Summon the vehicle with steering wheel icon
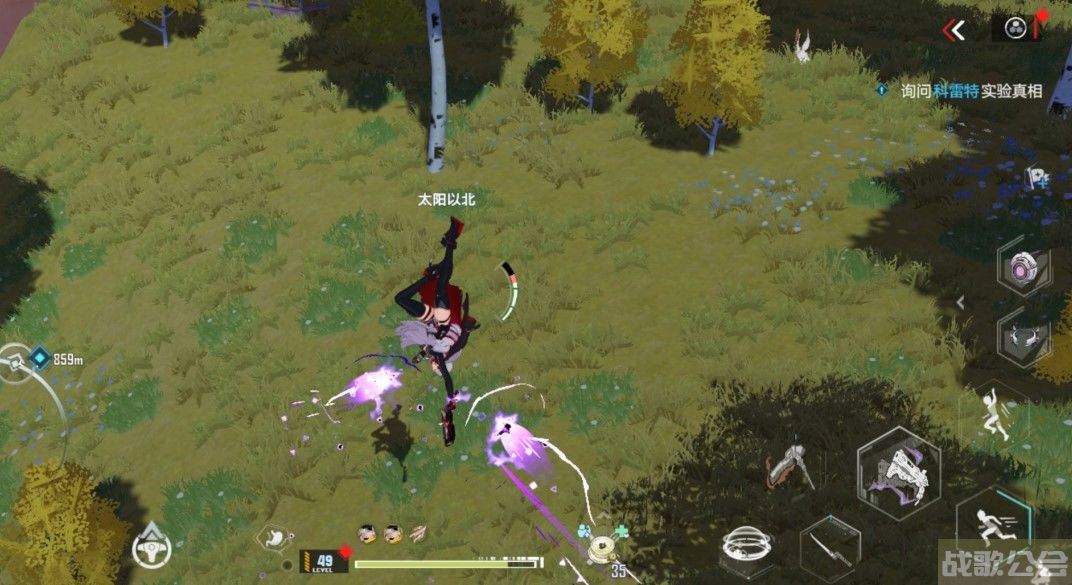The image size is (1072, 585). click(150, 546)
